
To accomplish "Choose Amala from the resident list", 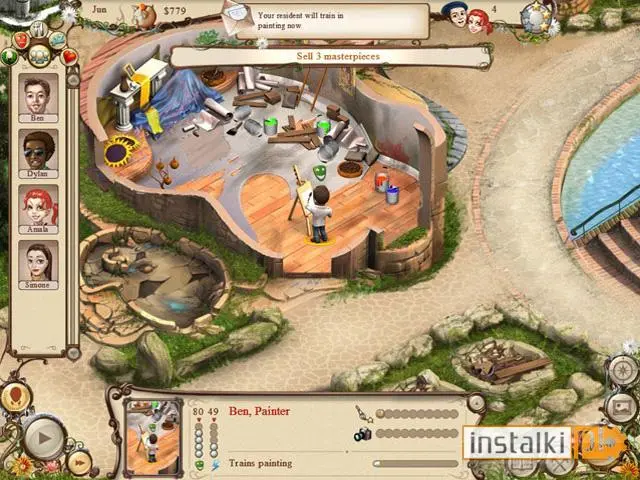I will point(39,208).
